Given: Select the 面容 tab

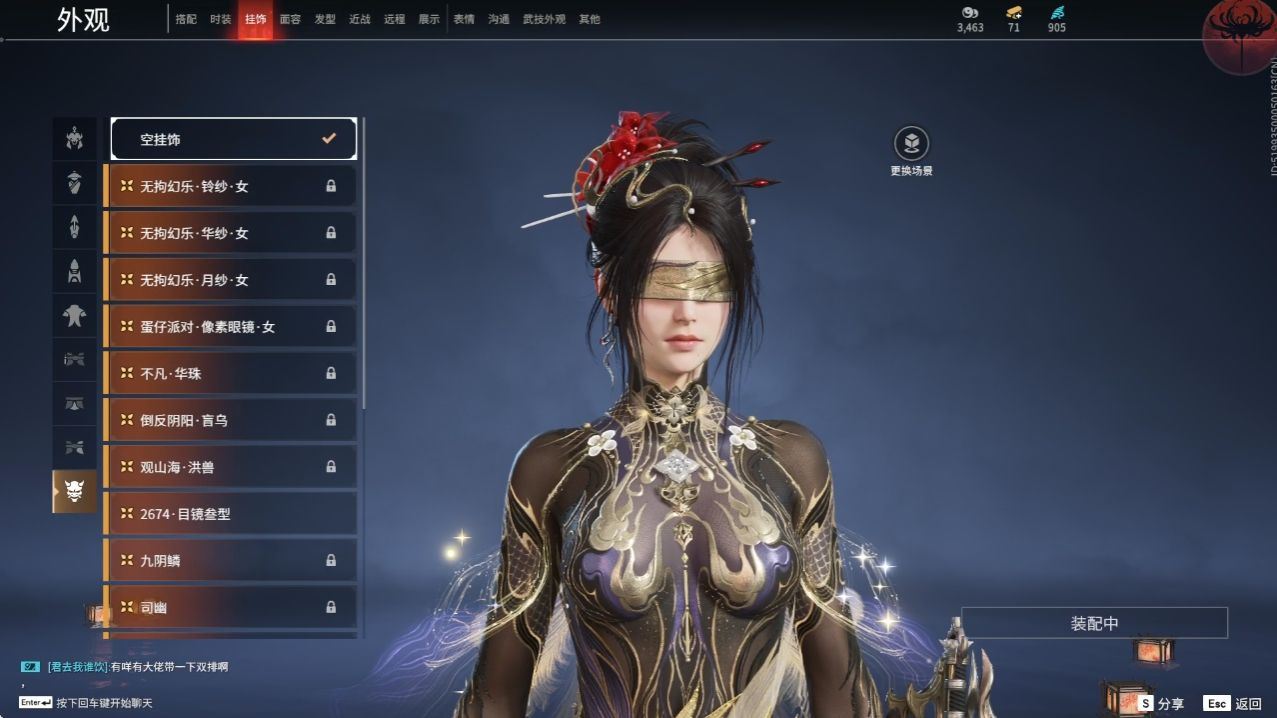Looking at the screenshot, I should coord(290,19).
